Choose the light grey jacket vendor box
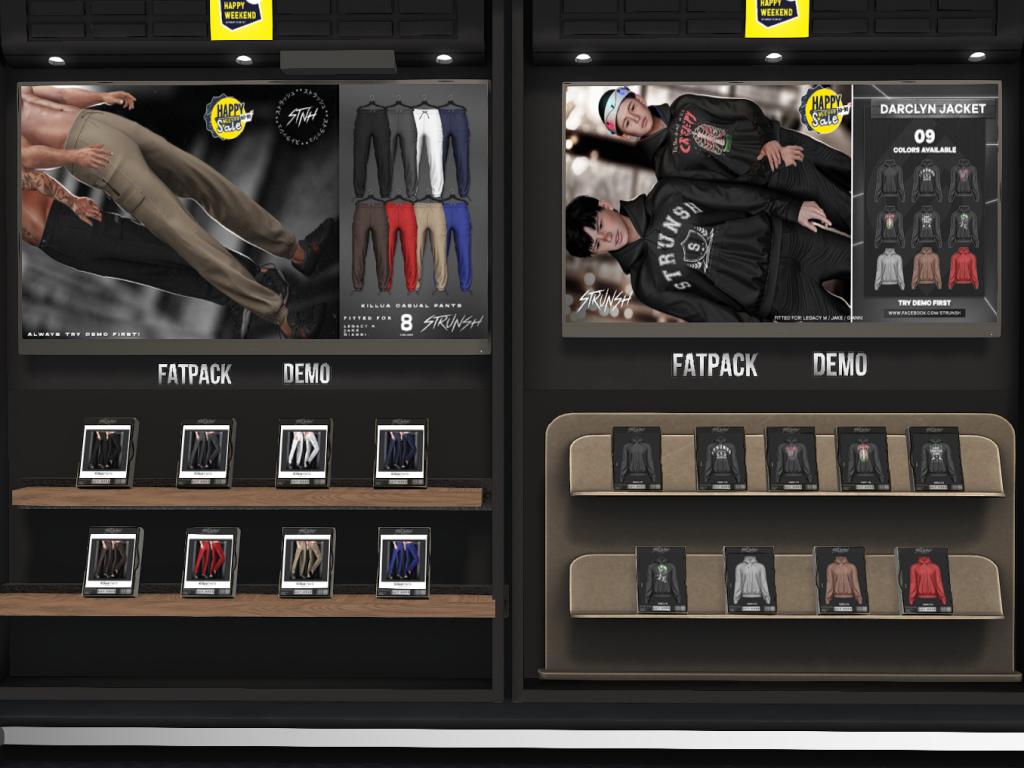 click(x=750, y=580)
